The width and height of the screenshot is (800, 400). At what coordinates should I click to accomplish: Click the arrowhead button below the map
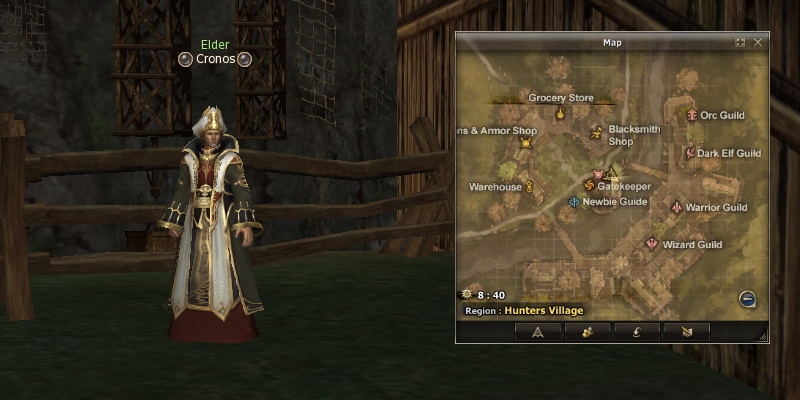pyautogui.click(x=537, y=332)
